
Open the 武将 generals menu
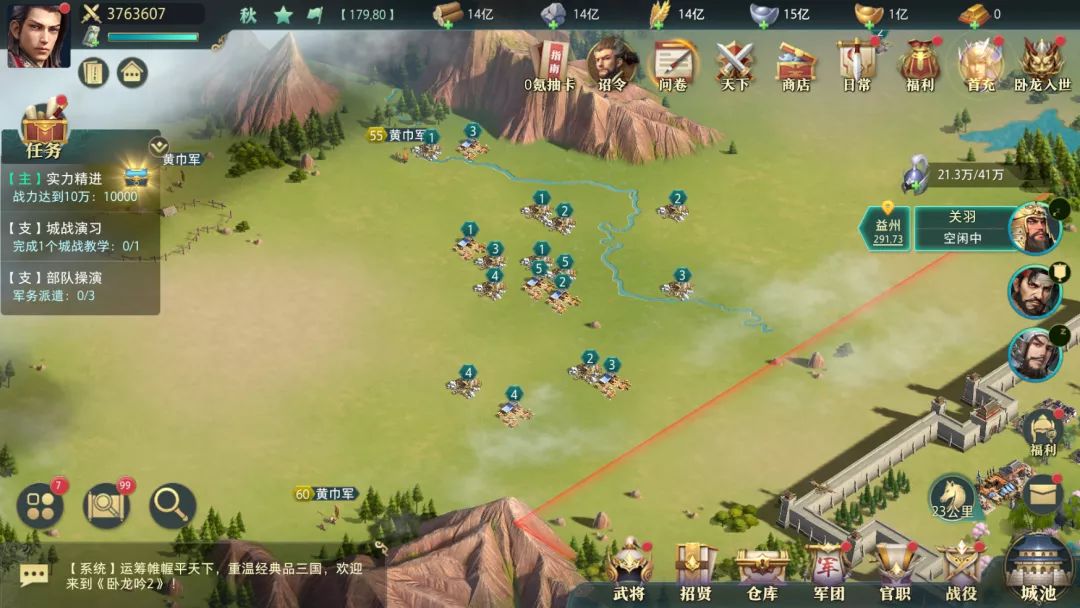[x=630, y=571]
